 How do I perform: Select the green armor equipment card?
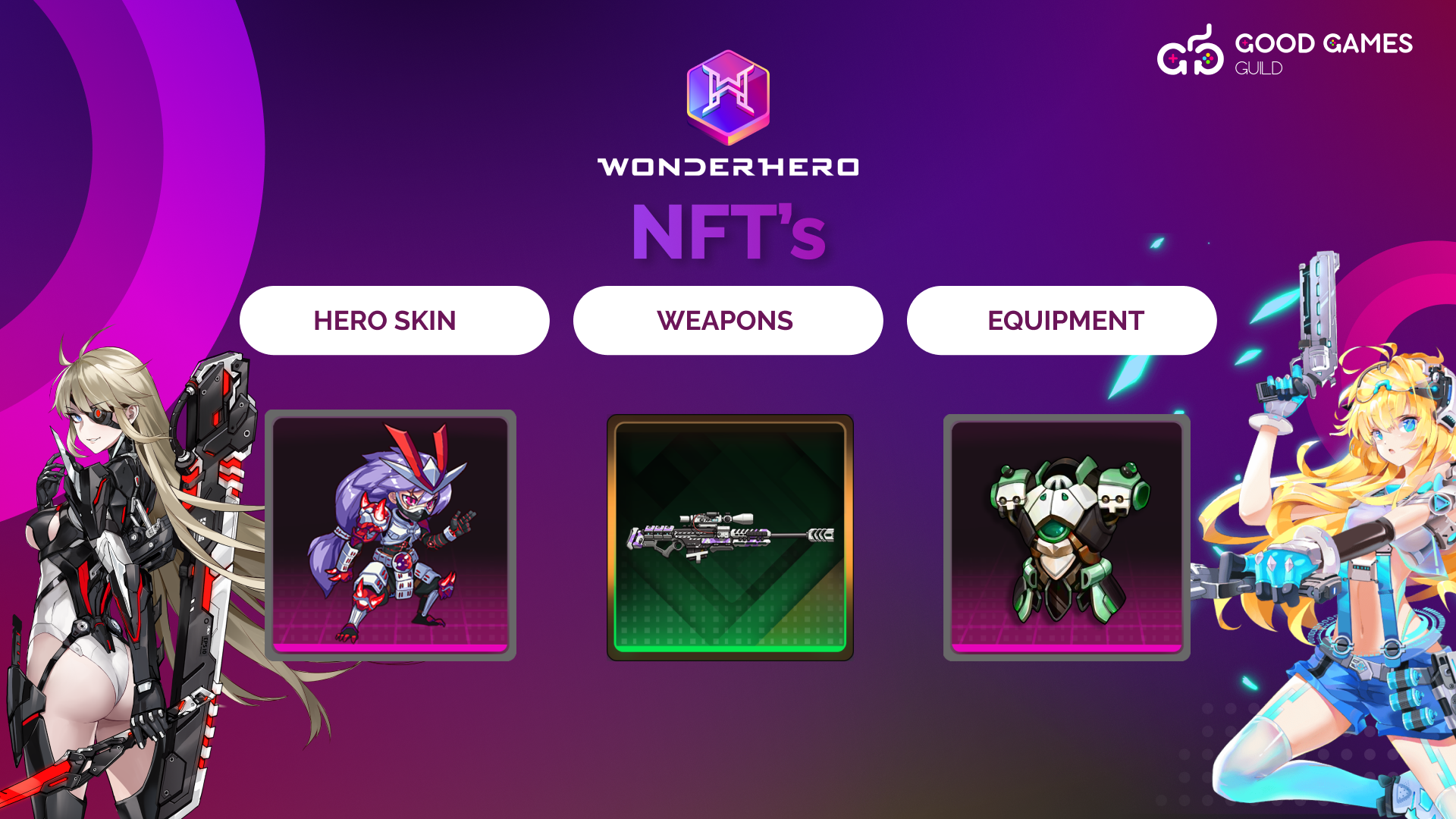[1066, 537]
